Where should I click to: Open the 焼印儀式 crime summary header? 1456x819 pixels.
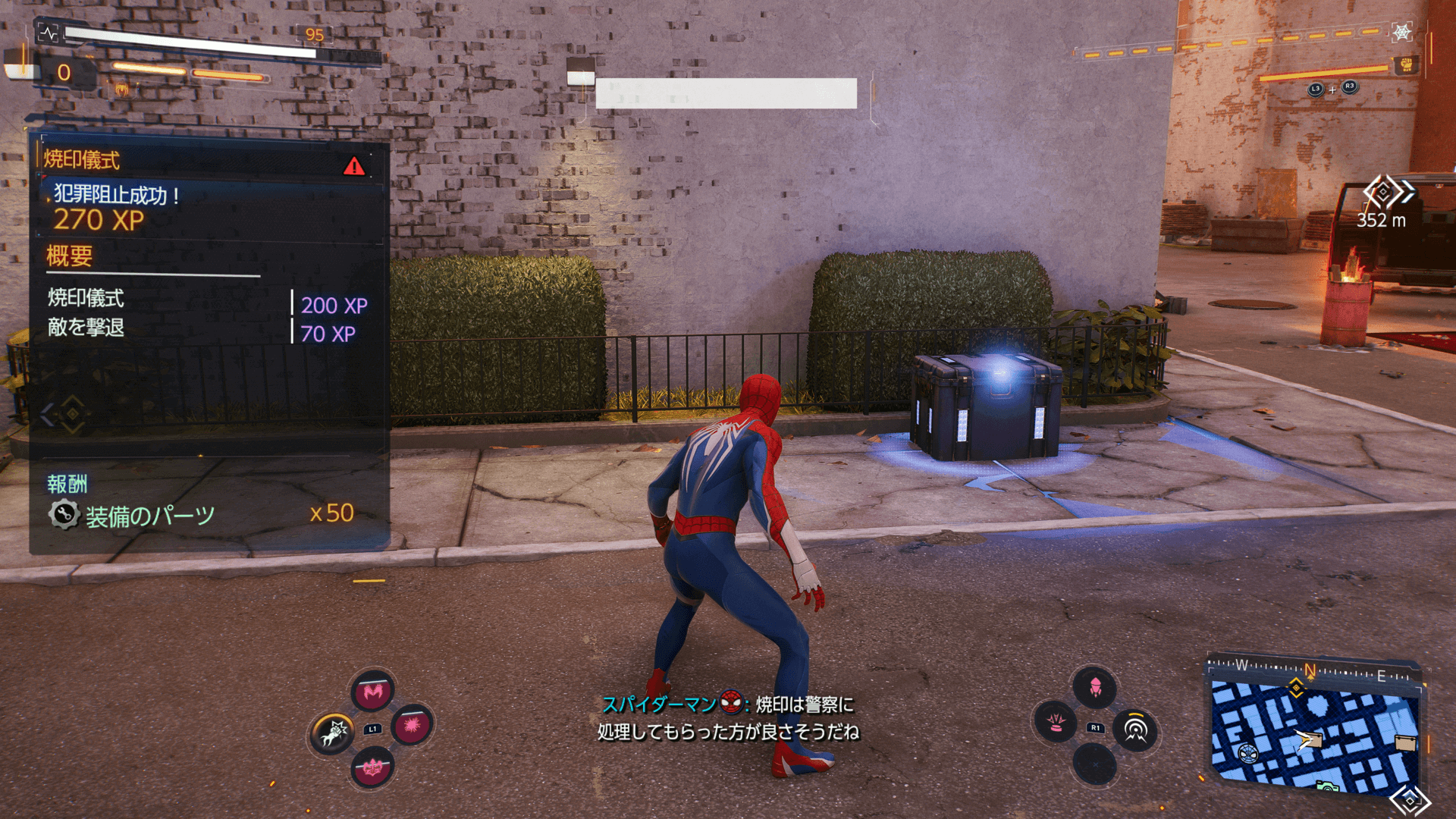point(82,160)
